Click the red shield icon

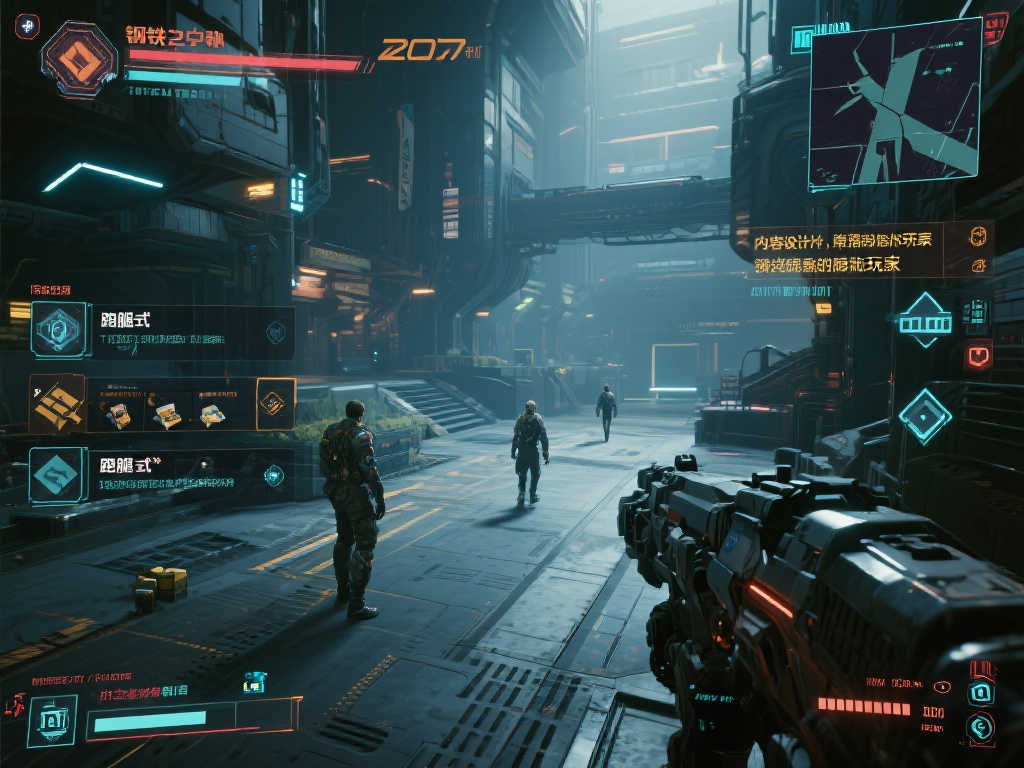point(977,355)
